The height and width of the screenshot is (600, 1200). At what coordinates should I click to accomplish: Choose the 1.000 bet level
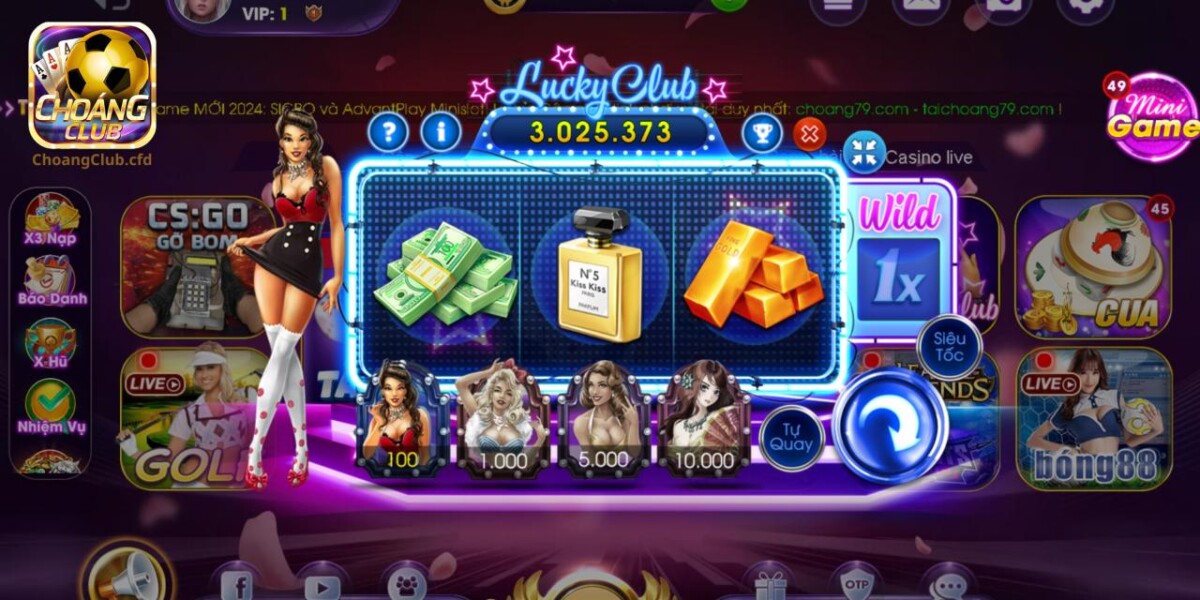[503, 418]
